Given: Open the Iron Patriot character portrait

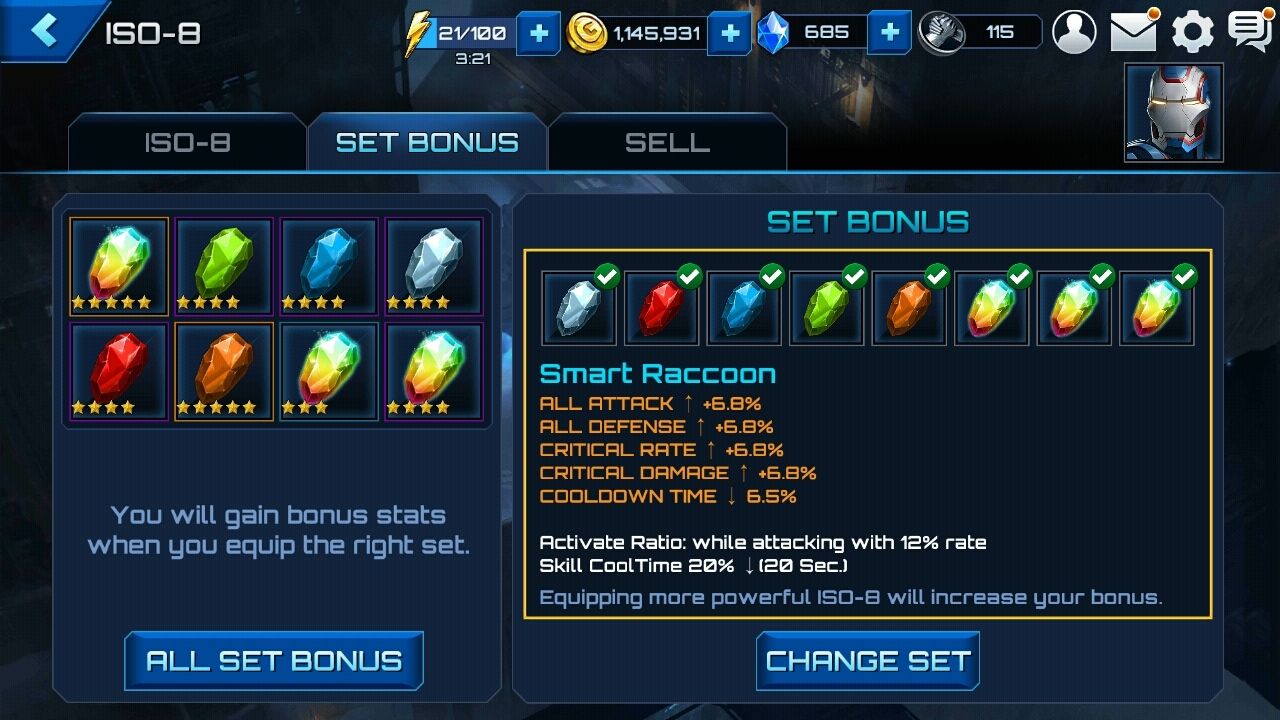Looking at the screenshot, I should (x=1172, y=111).
